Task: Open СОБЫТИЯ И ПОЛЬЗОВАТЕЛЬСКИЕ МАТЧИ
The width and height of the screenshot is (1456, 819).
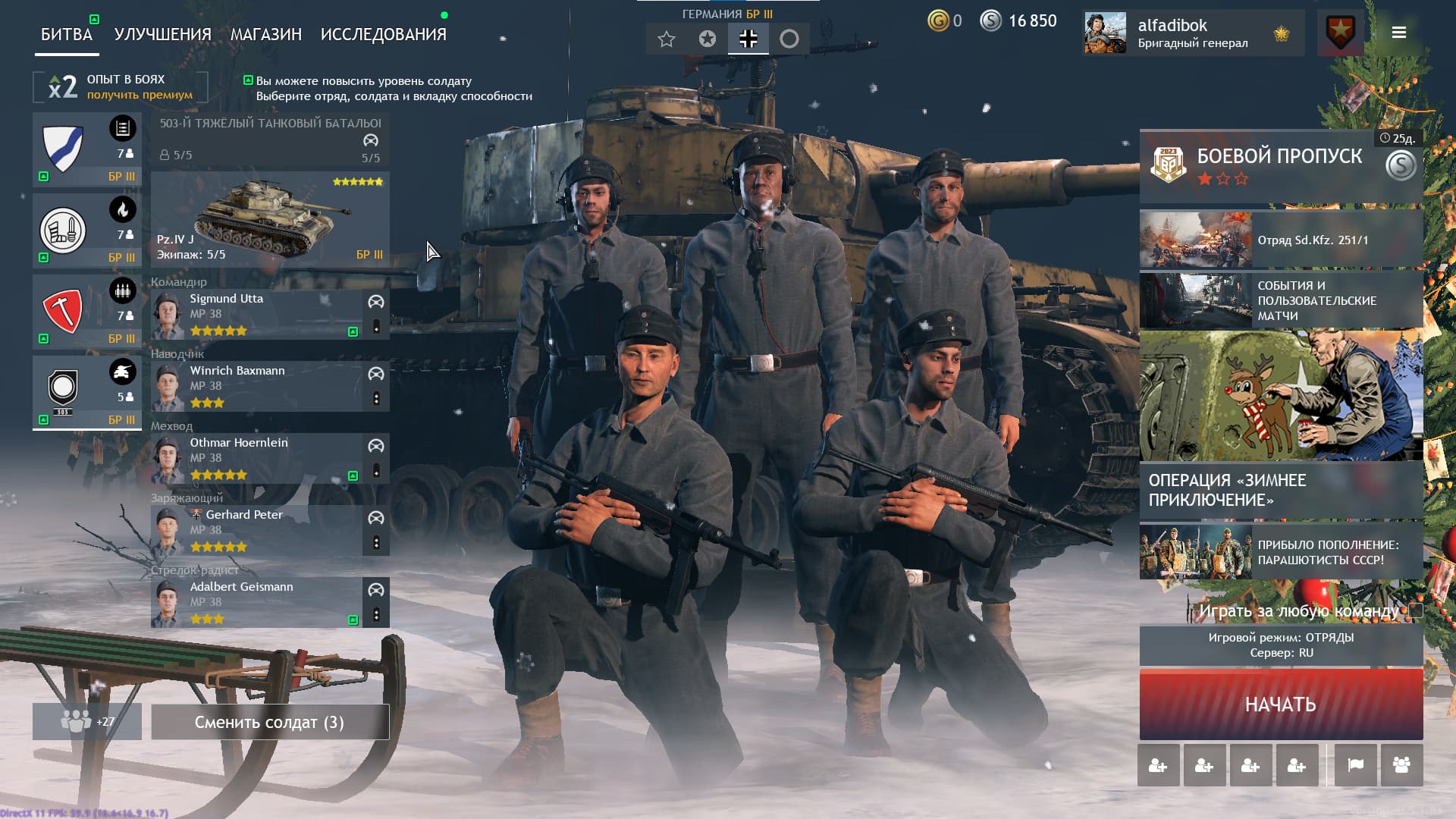Action: [1281, 300]
